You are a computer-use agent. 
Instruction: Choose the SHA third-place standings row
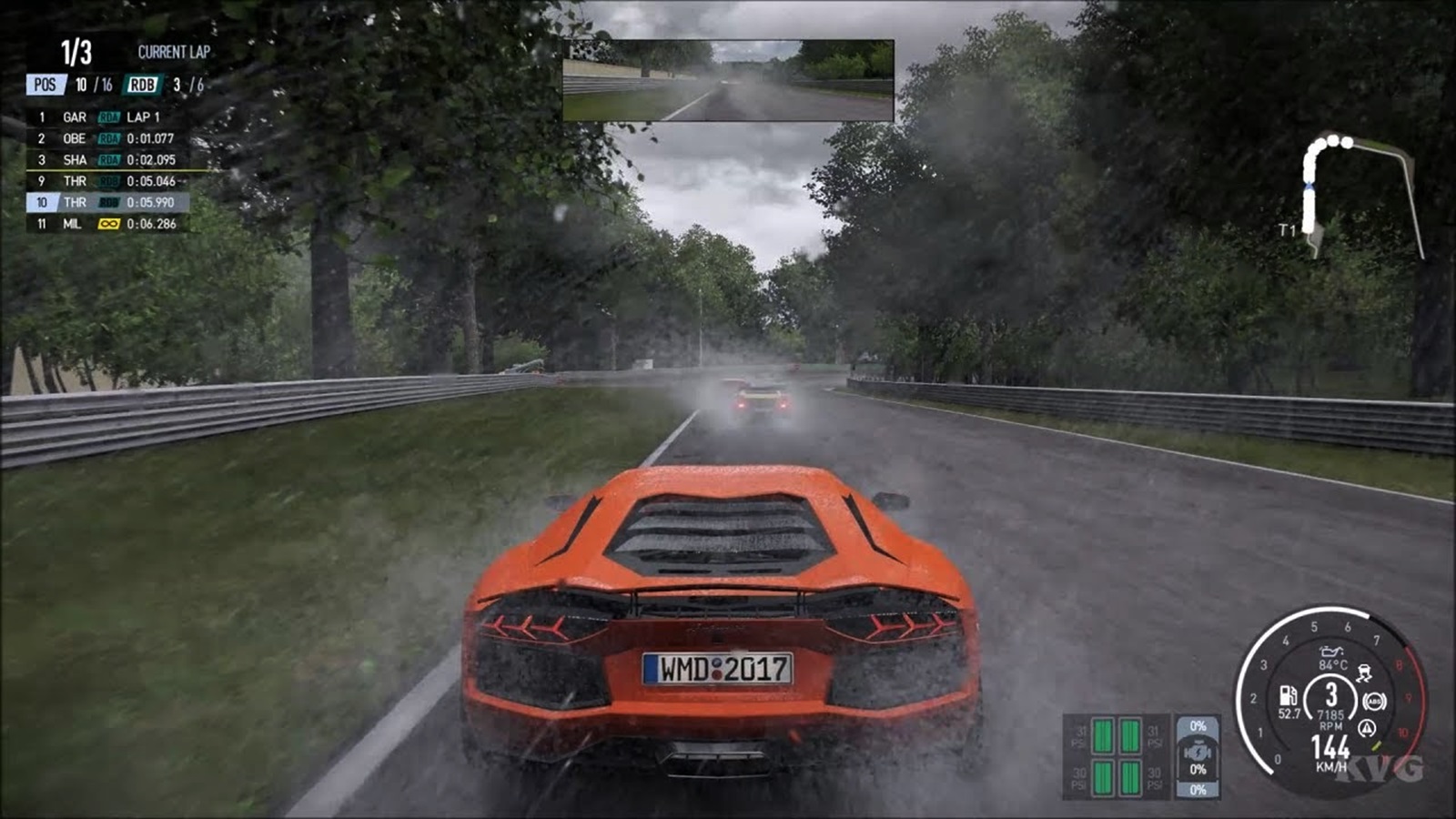pos(107,159)
